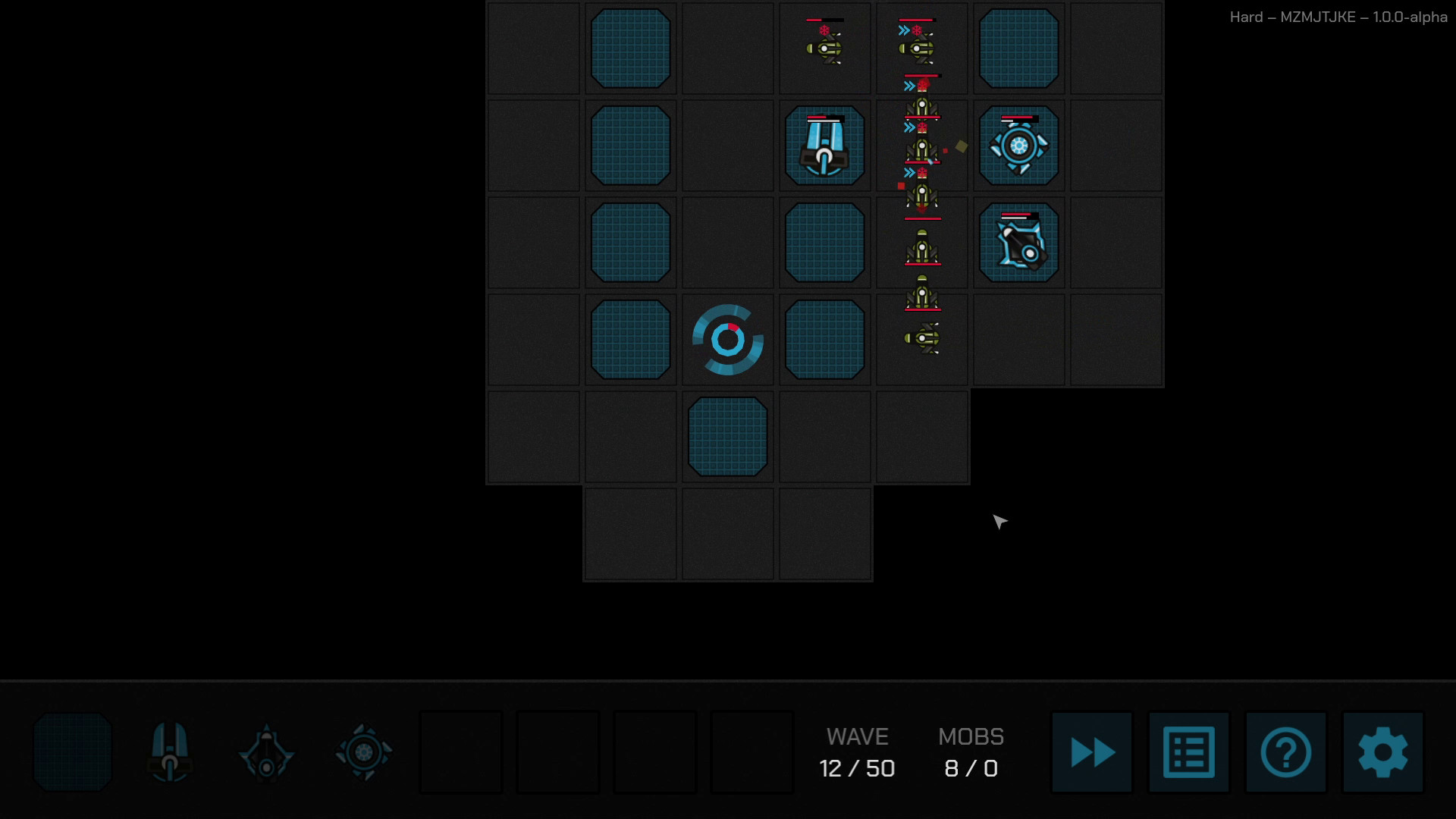1456x819 pixels.
Task: Select the cannon tower placed on the grid
Action: [x=824, y=146]
